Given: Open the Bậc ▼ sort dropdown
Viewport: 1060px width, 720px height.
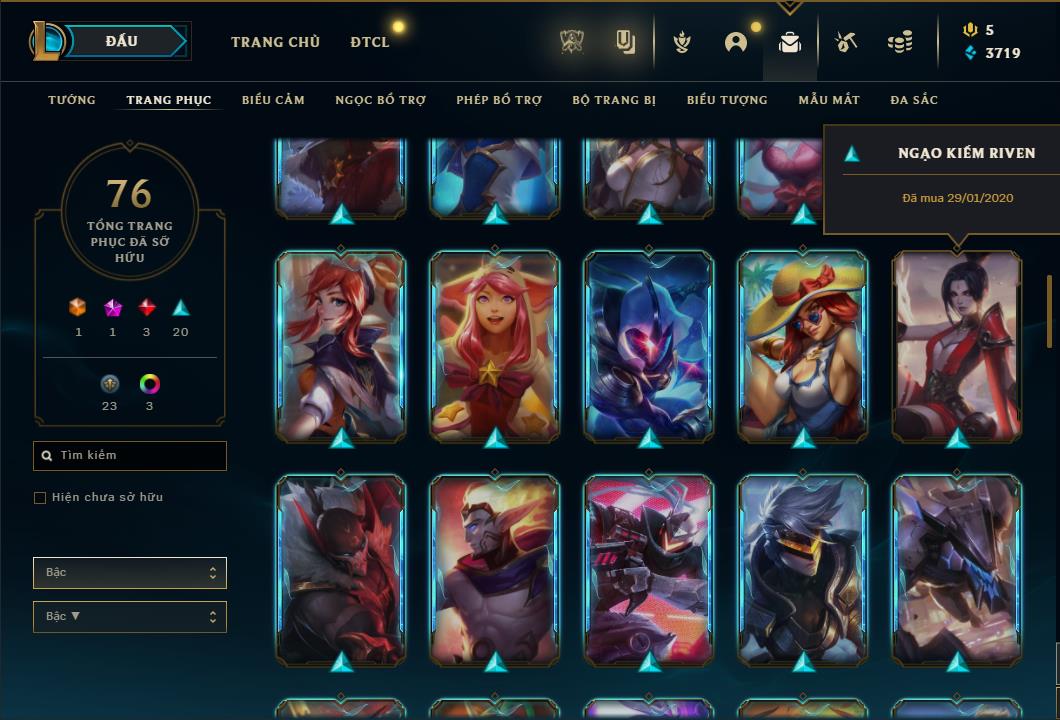Looking at the screenshot, I should tap(130, 617).
